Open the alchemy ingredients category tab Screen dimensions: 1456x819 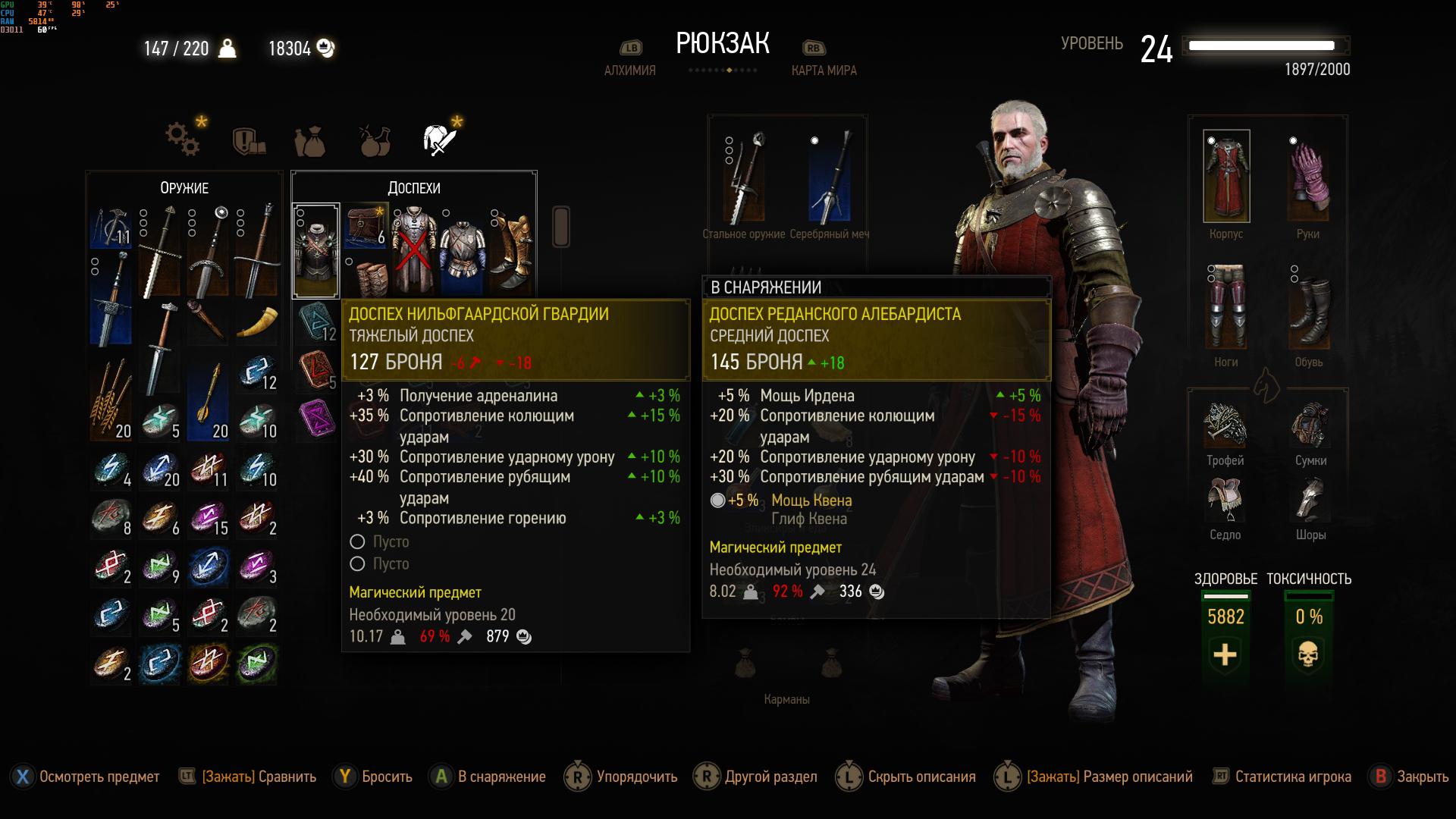pos(375,141)
